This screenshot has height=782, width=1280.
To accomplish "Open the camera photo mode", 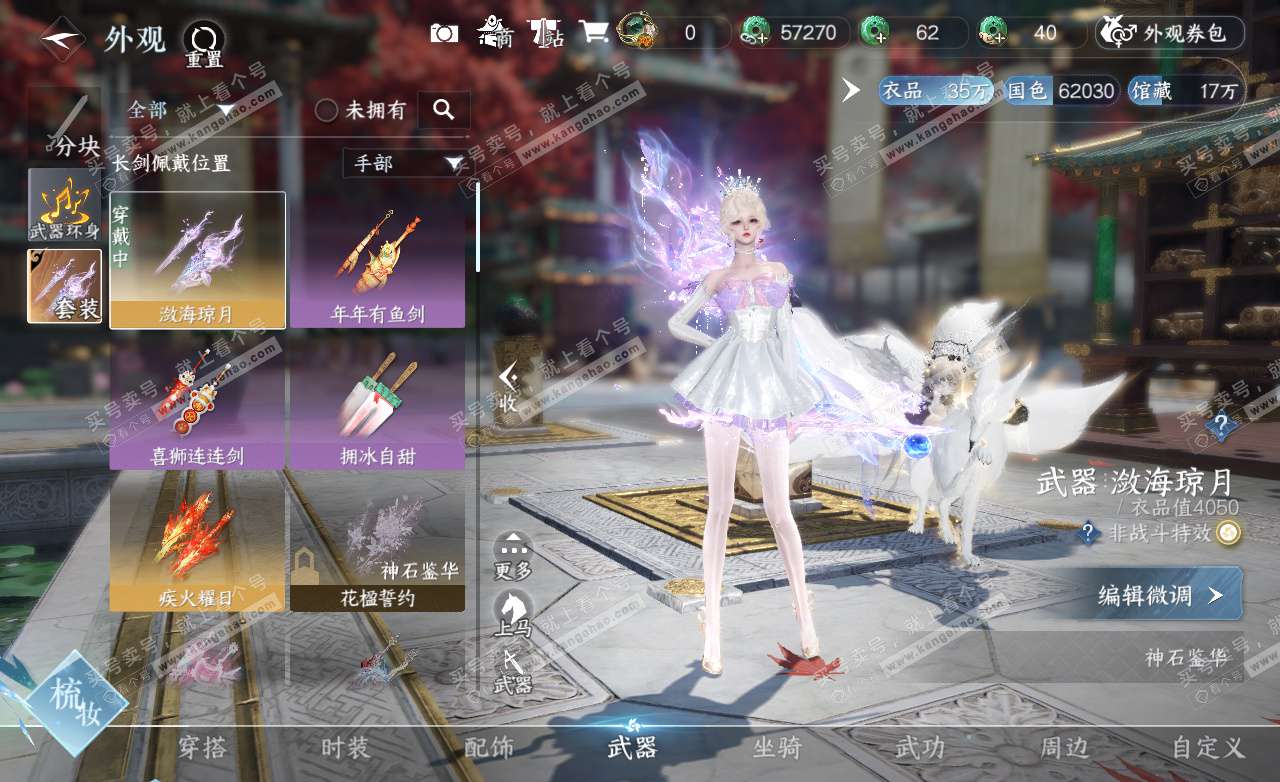I will click(444, 33).
